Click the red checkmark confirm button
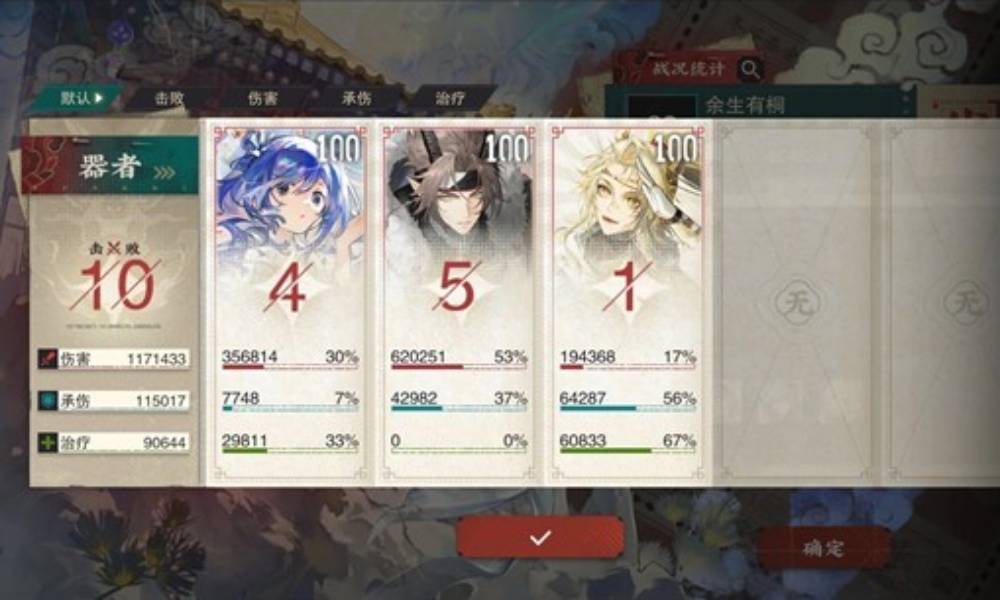The image size is (1000, 600). click(x=540, y=537)
